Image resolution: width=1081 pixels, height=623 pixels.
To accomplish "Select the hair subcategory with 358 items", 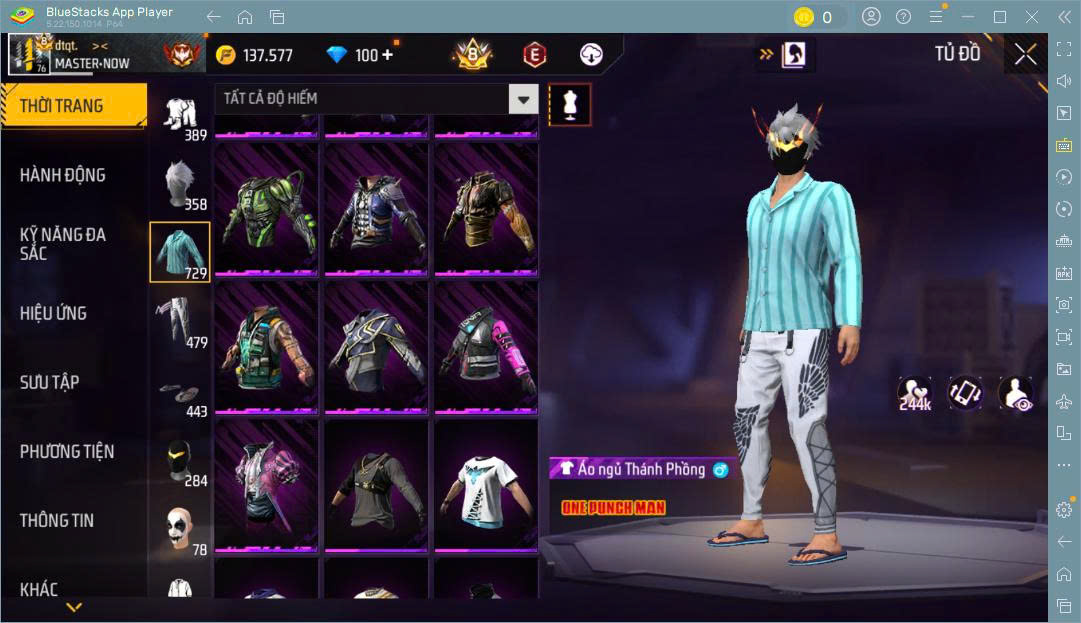I will click(x=180, y=183).
